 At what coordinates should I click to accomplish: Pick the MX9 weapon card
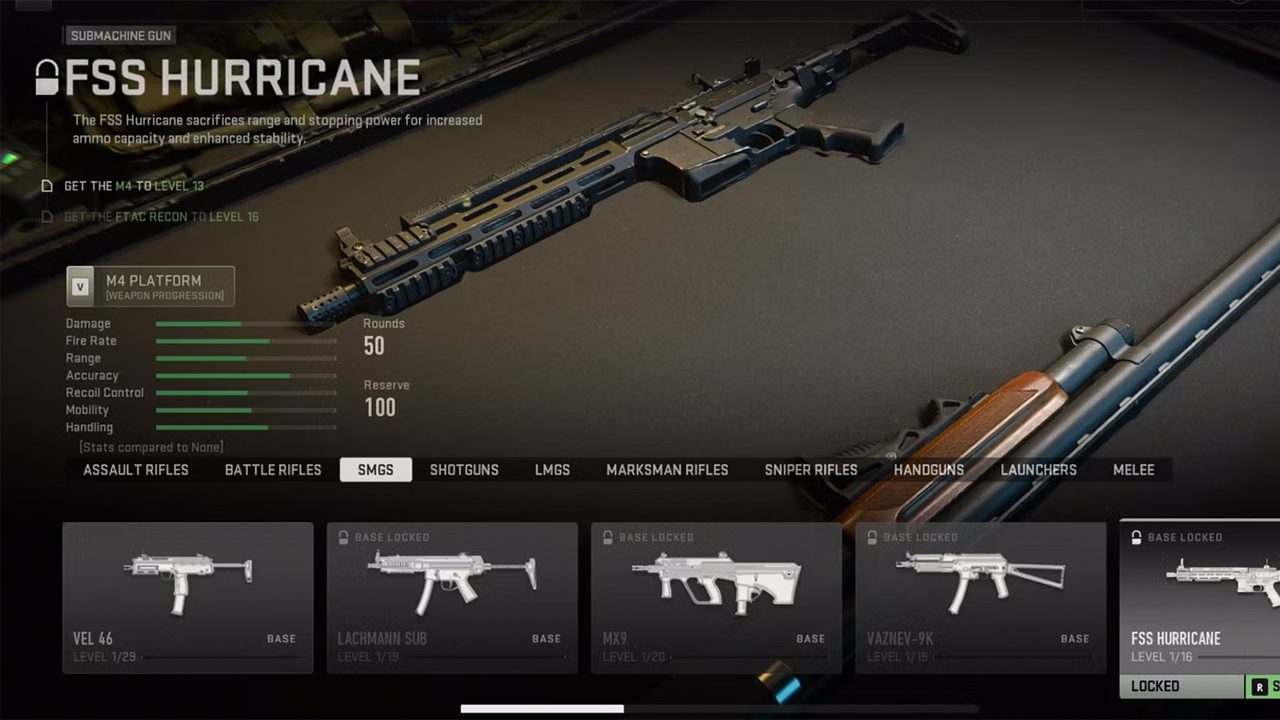coord(716,597)
